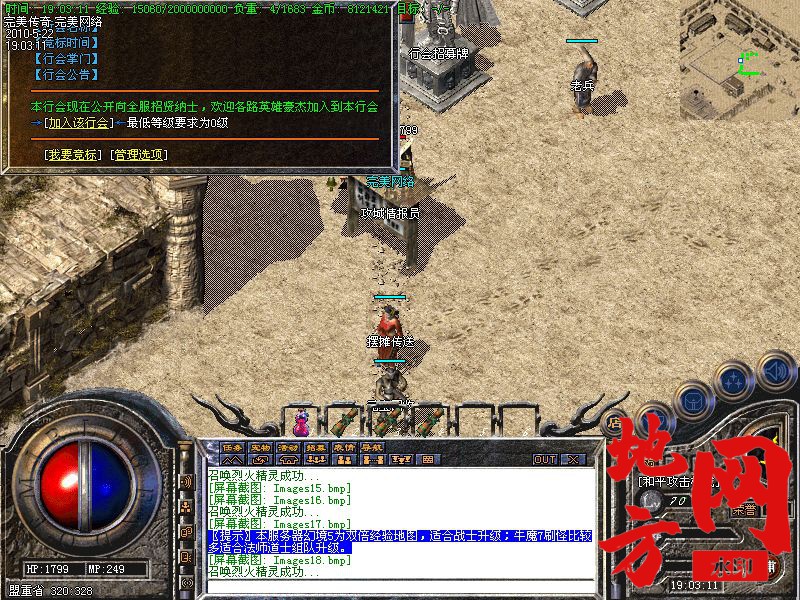Open the minimap in the corner
This screenshot has height=600, width=800.
(x=738, y=48)
